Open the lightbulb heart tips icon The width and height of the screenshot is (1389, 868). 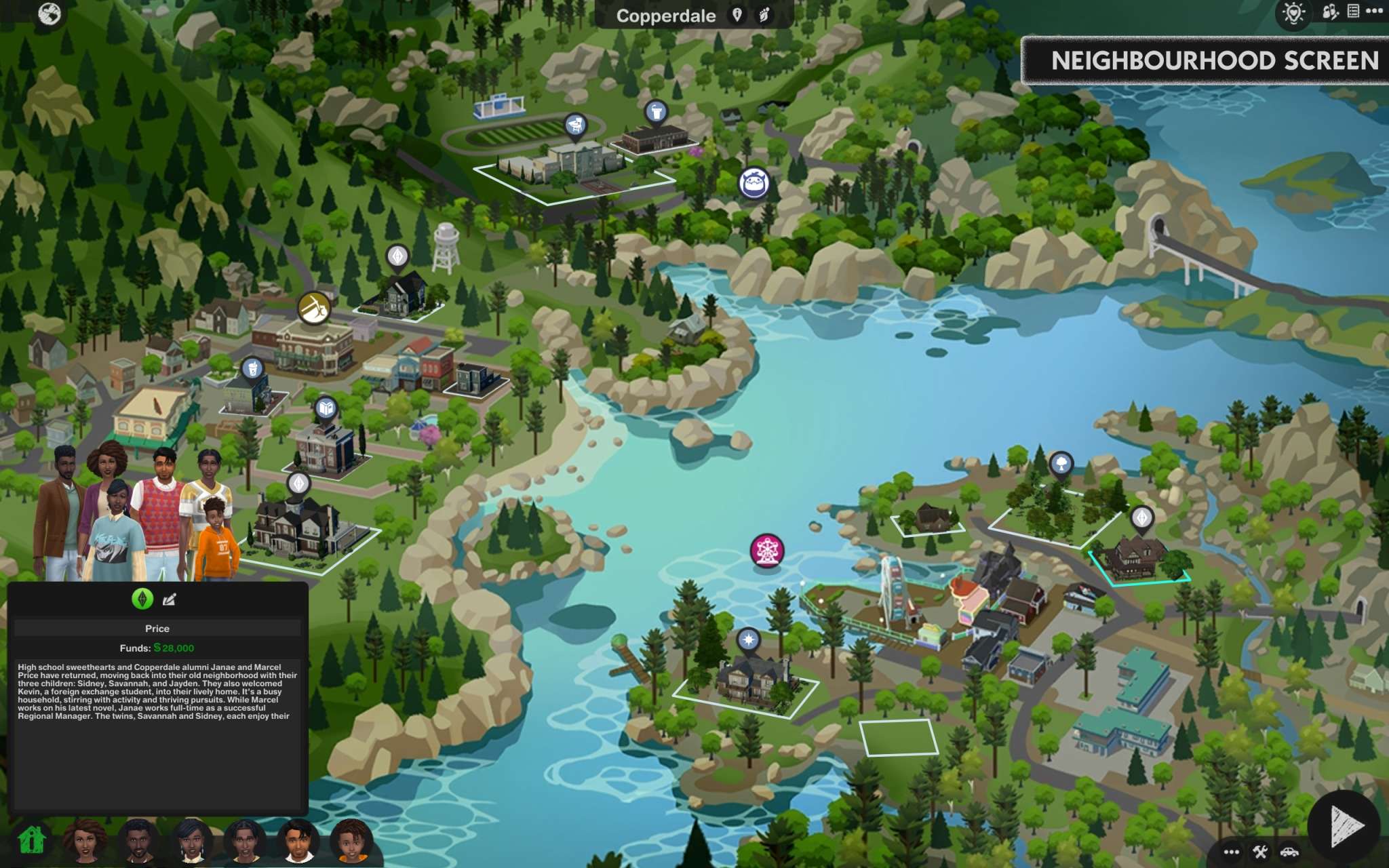1293,12
